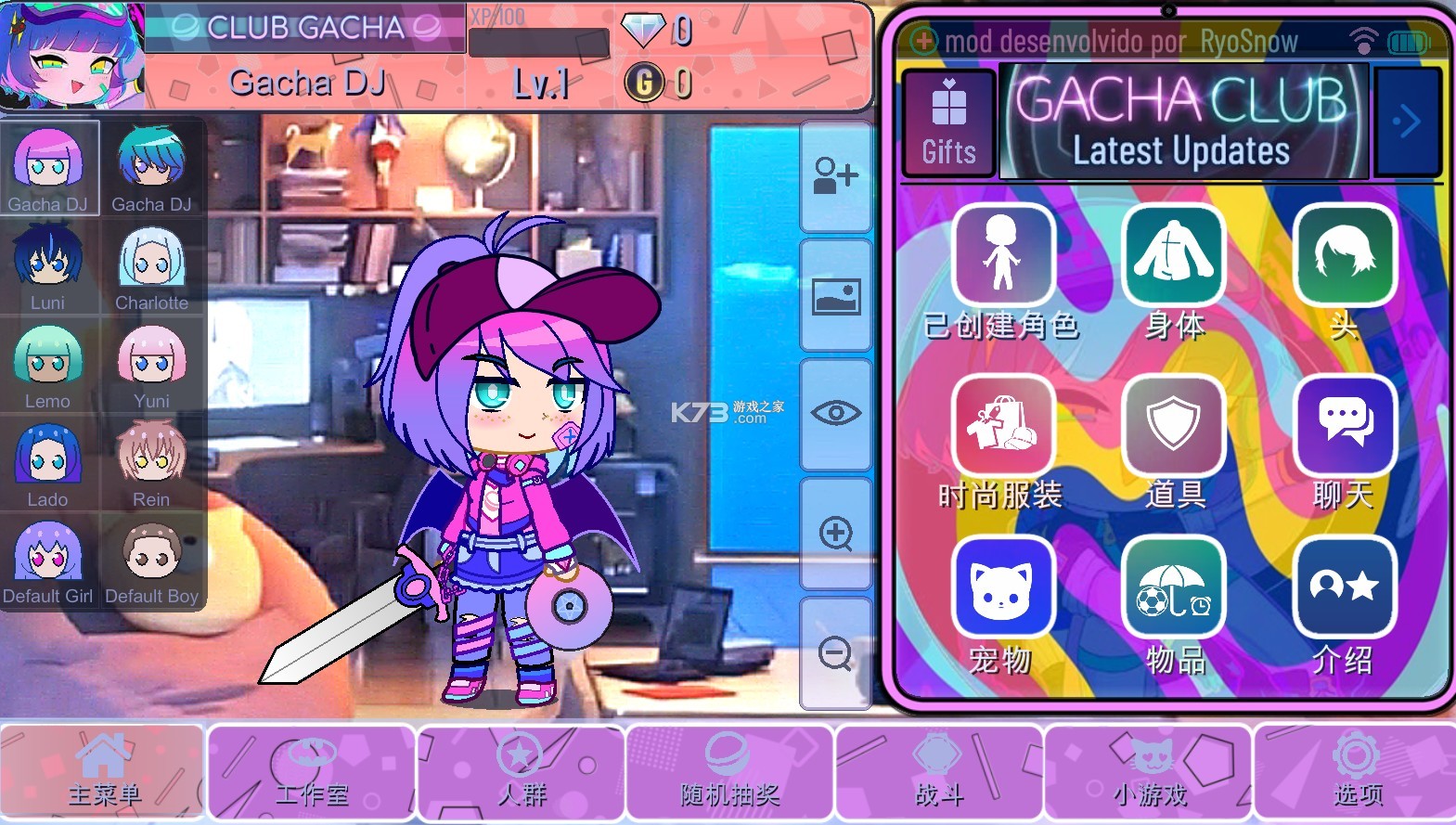Toggle interface visibility with the eye icon
Screen dimensions: 1456x825
click(x=835, y=414)
